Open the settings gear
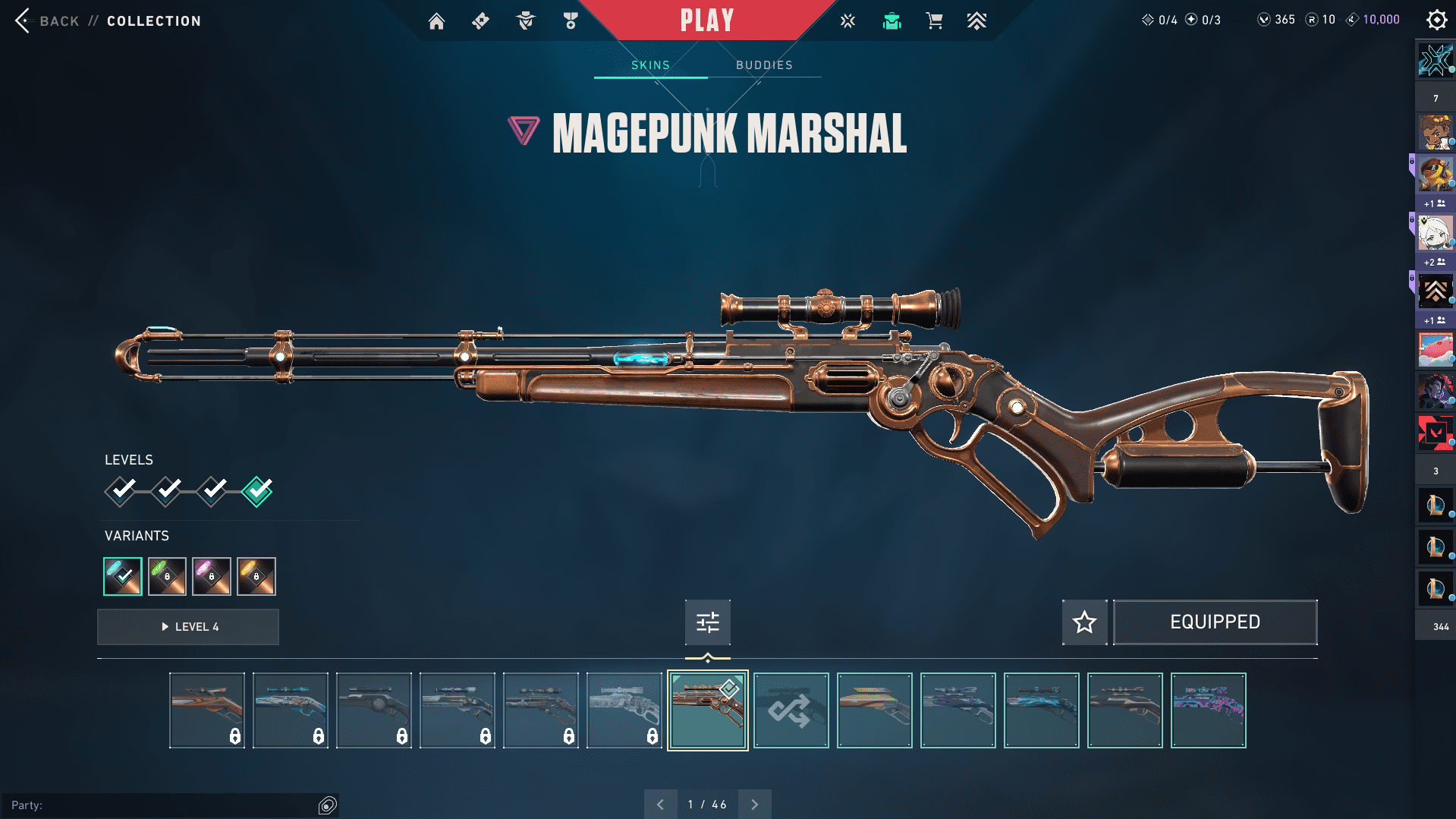The height and width of the screenshot is (819, 1456). pyautogui.click(x=1436, y=20)
